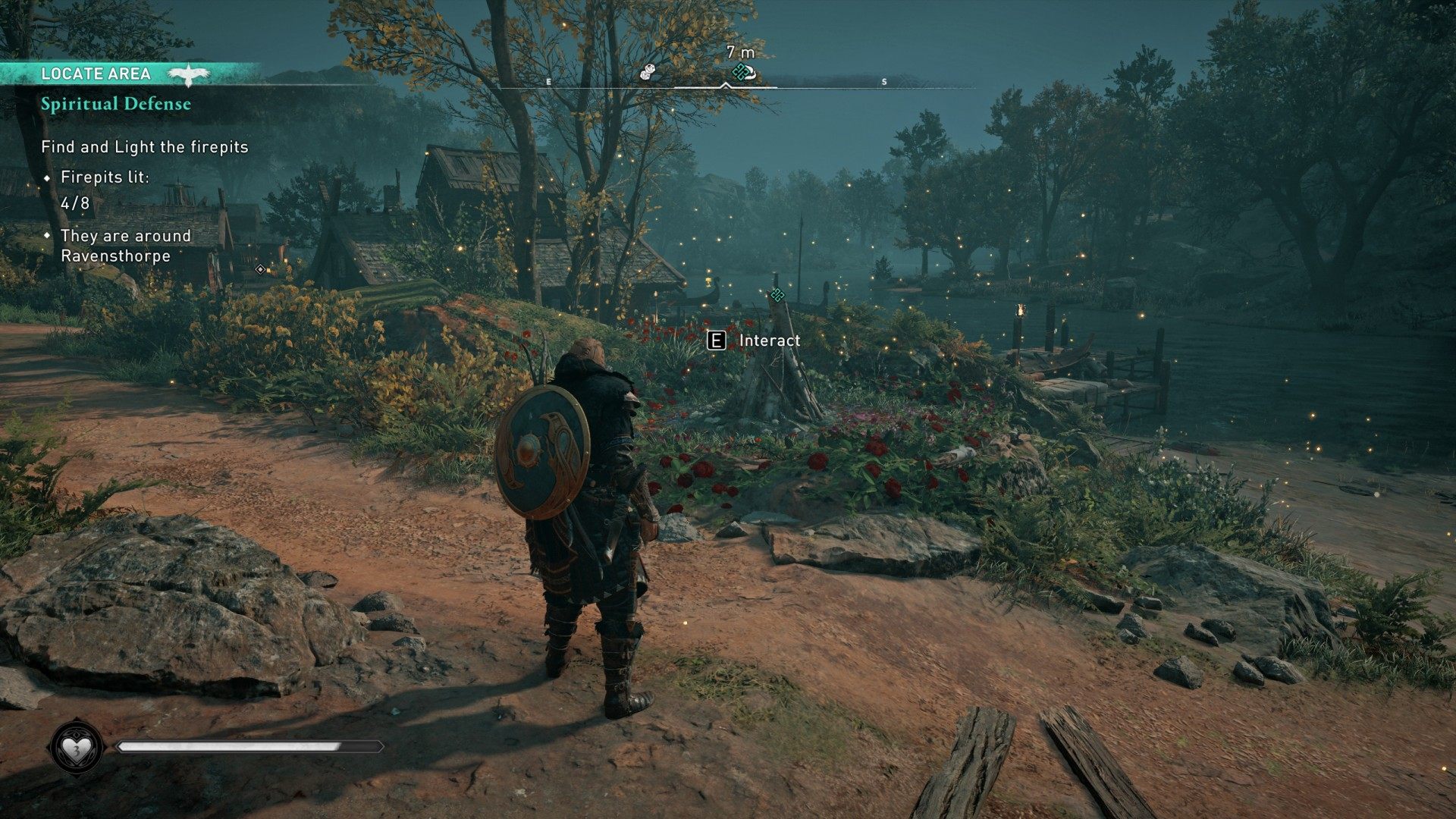Click the rations heart icon
The width and height of the screenshot is (1456, 819).
77,748
